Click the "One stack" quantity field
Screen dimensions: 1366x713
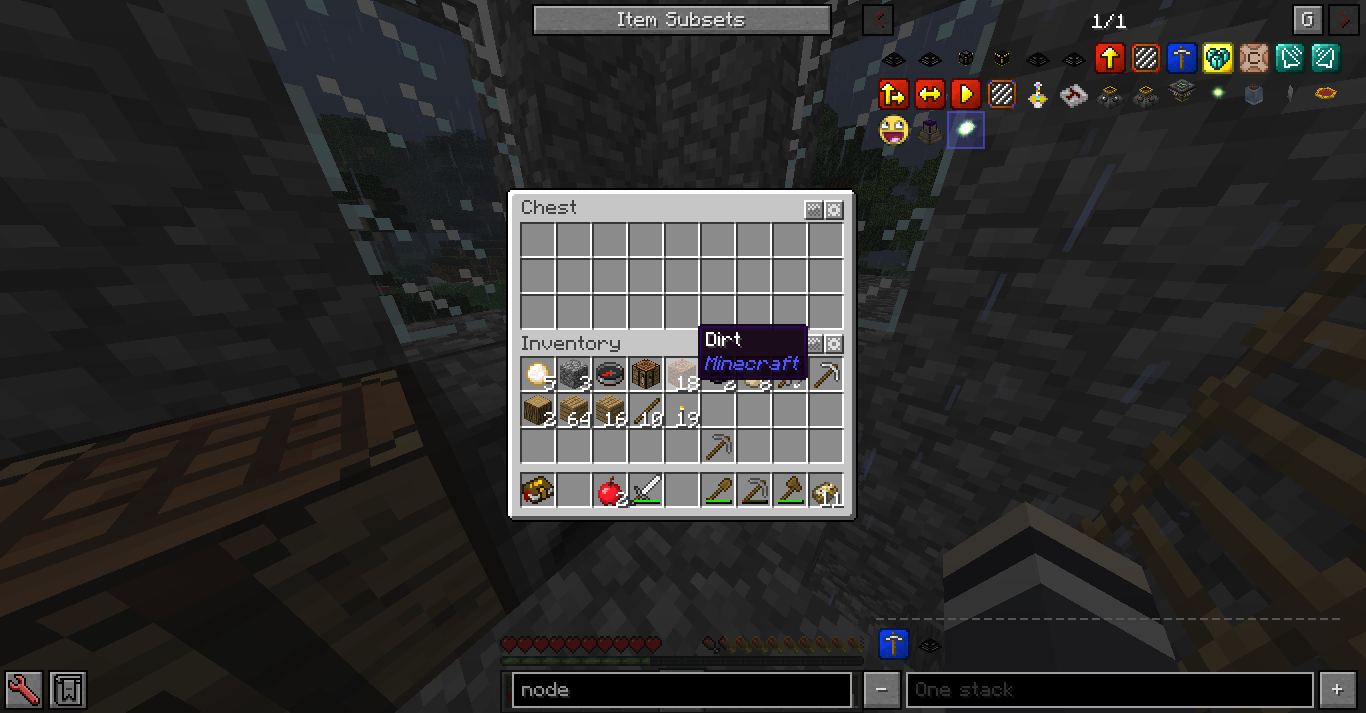tap(1109, 690)
